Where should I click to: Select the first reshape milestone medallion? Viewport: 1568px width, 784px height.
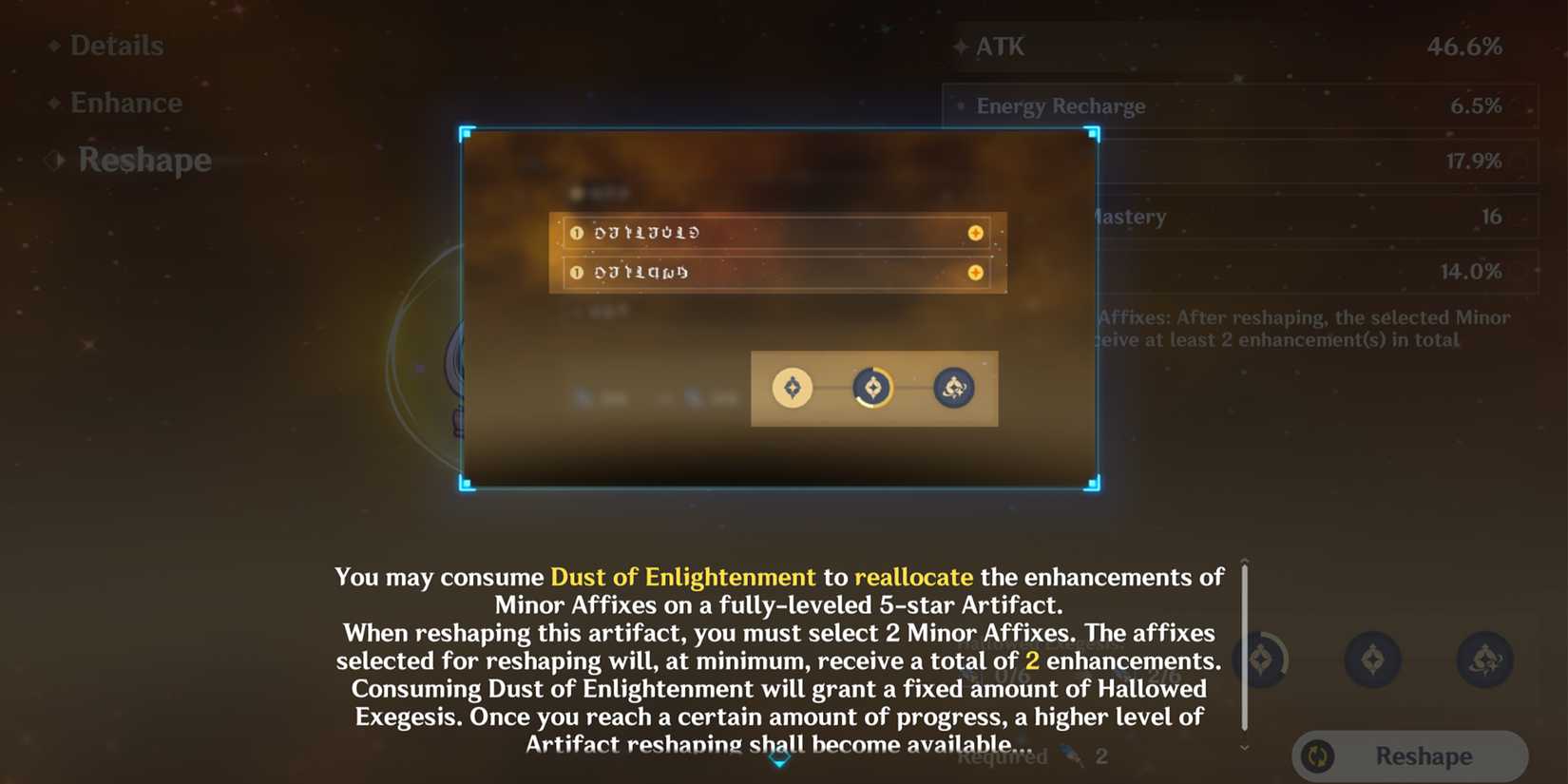coord(794,388)
